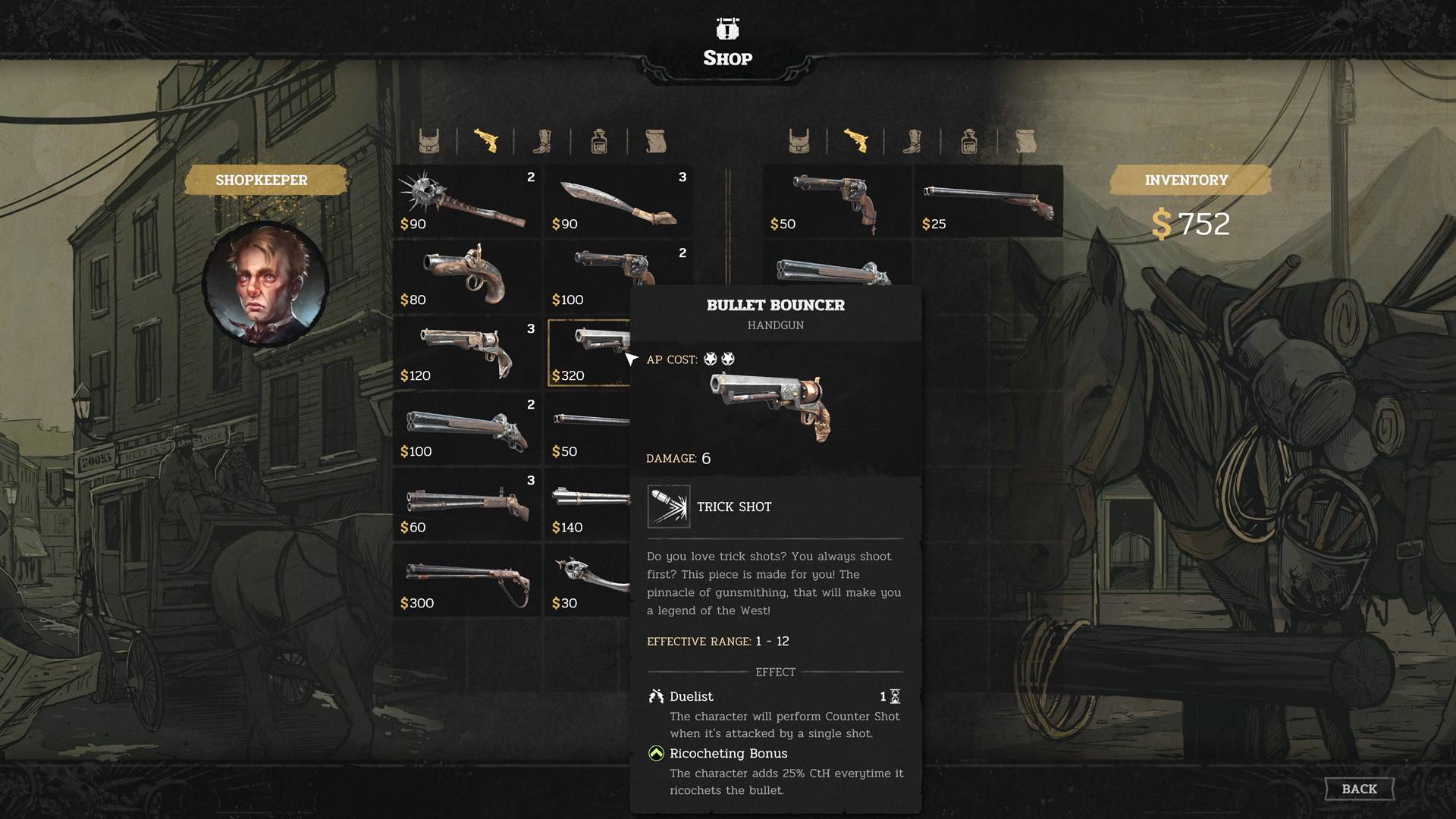Select the satchel category in player inventory
The image size is (1456, 819).
(799, 140)
